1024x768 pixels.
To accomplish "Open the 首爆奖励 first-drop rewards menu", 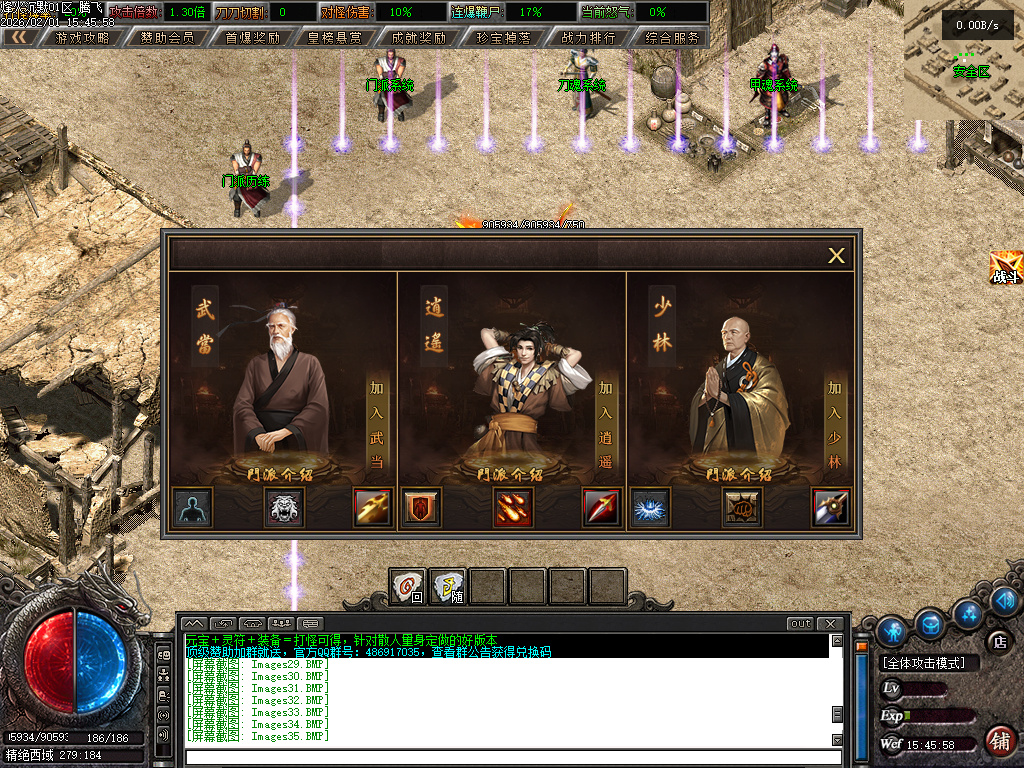I will (252, 38).
